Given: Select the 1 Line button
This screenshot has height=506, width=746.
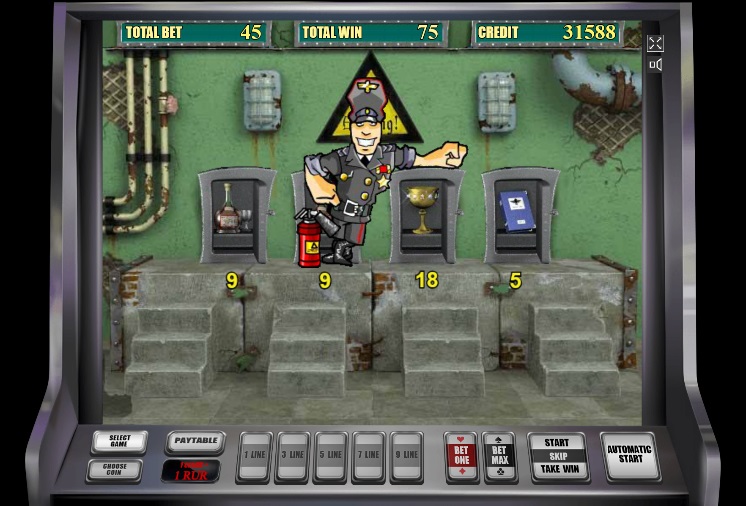Looking at the screenshot, I should [254, 457].
